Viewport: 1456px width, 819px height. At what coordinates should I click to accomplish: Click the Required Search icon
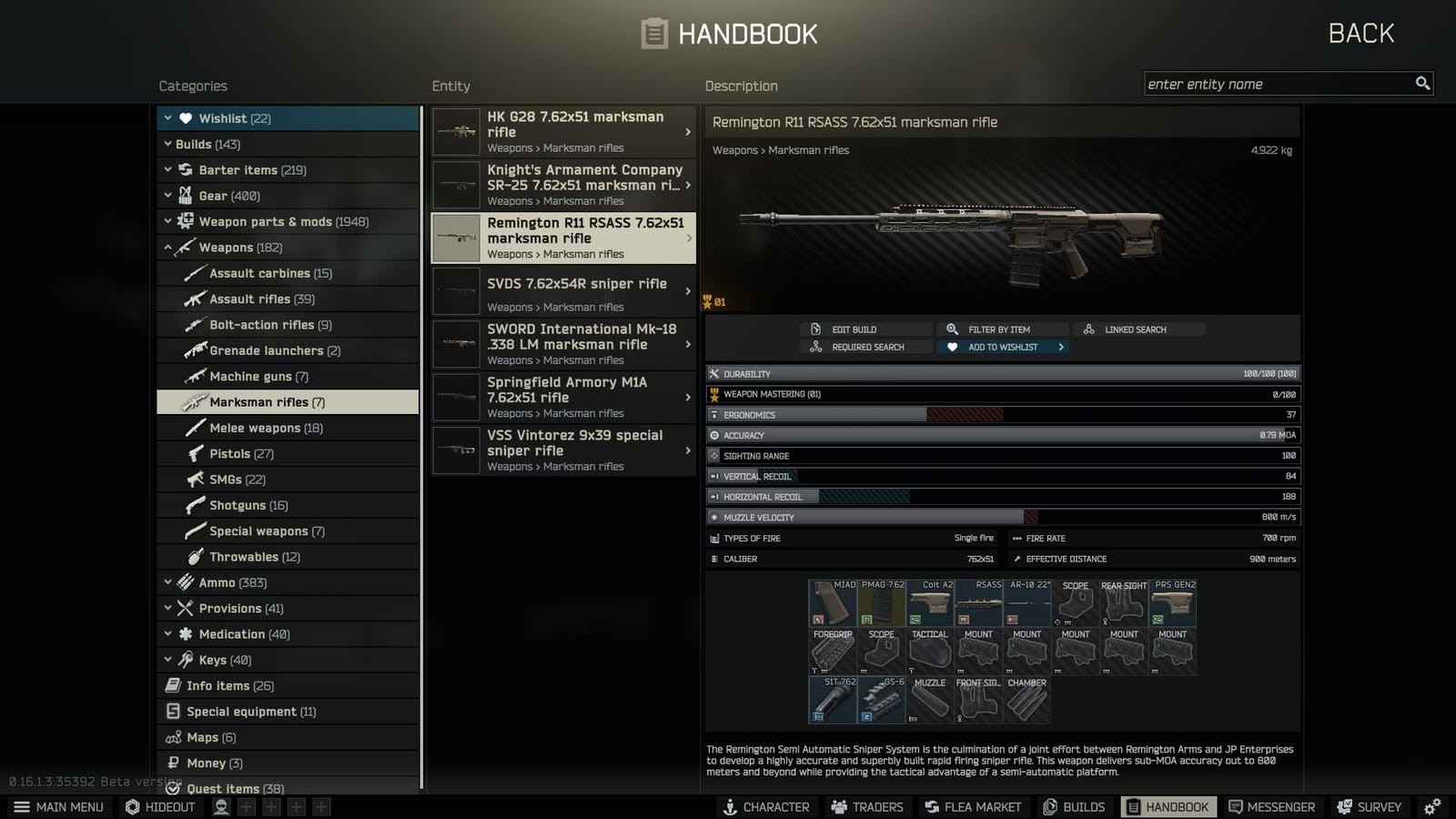point(815,347)
